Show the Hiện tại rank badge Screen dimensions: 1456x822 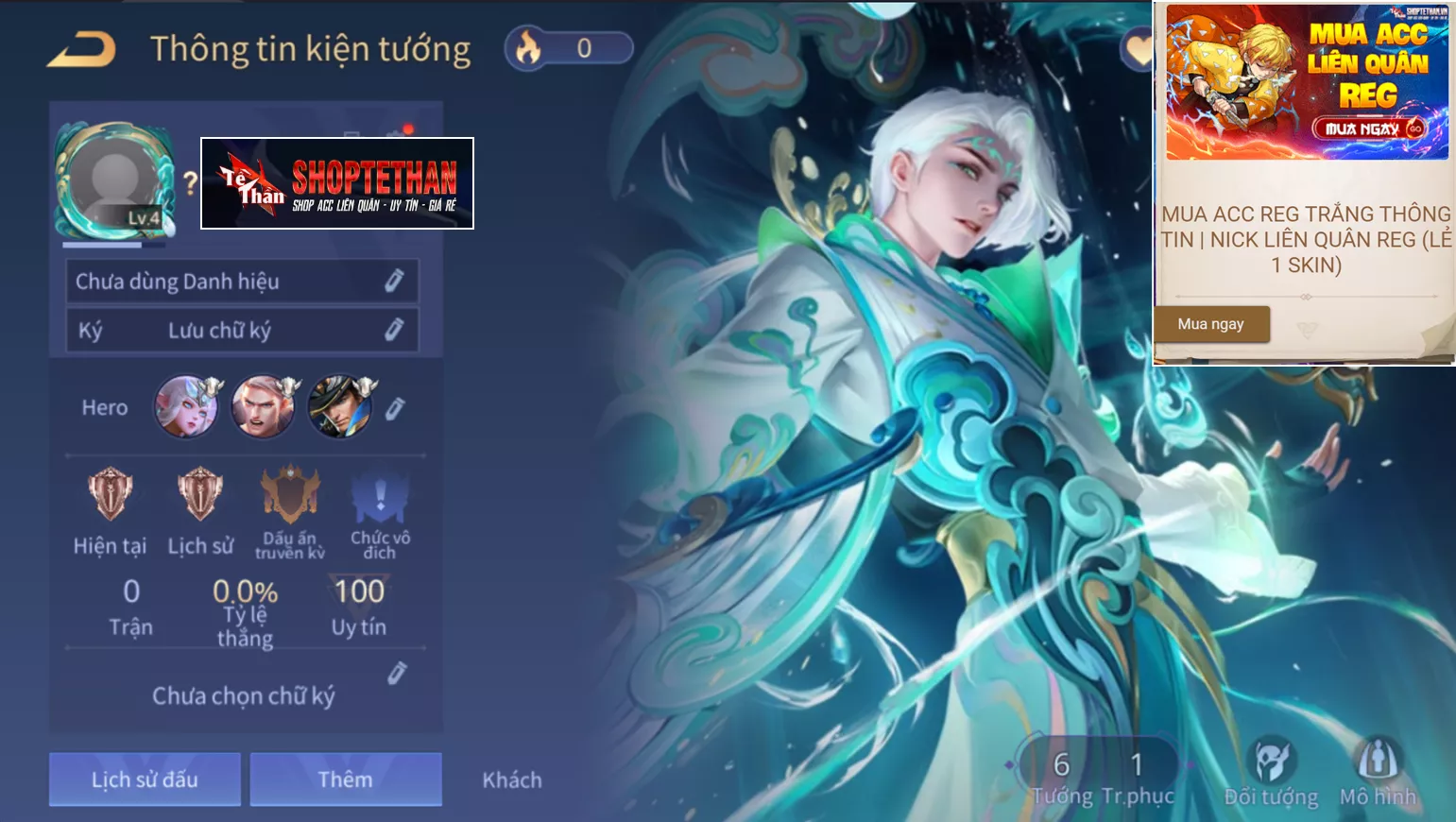click(x=110, y=494)
